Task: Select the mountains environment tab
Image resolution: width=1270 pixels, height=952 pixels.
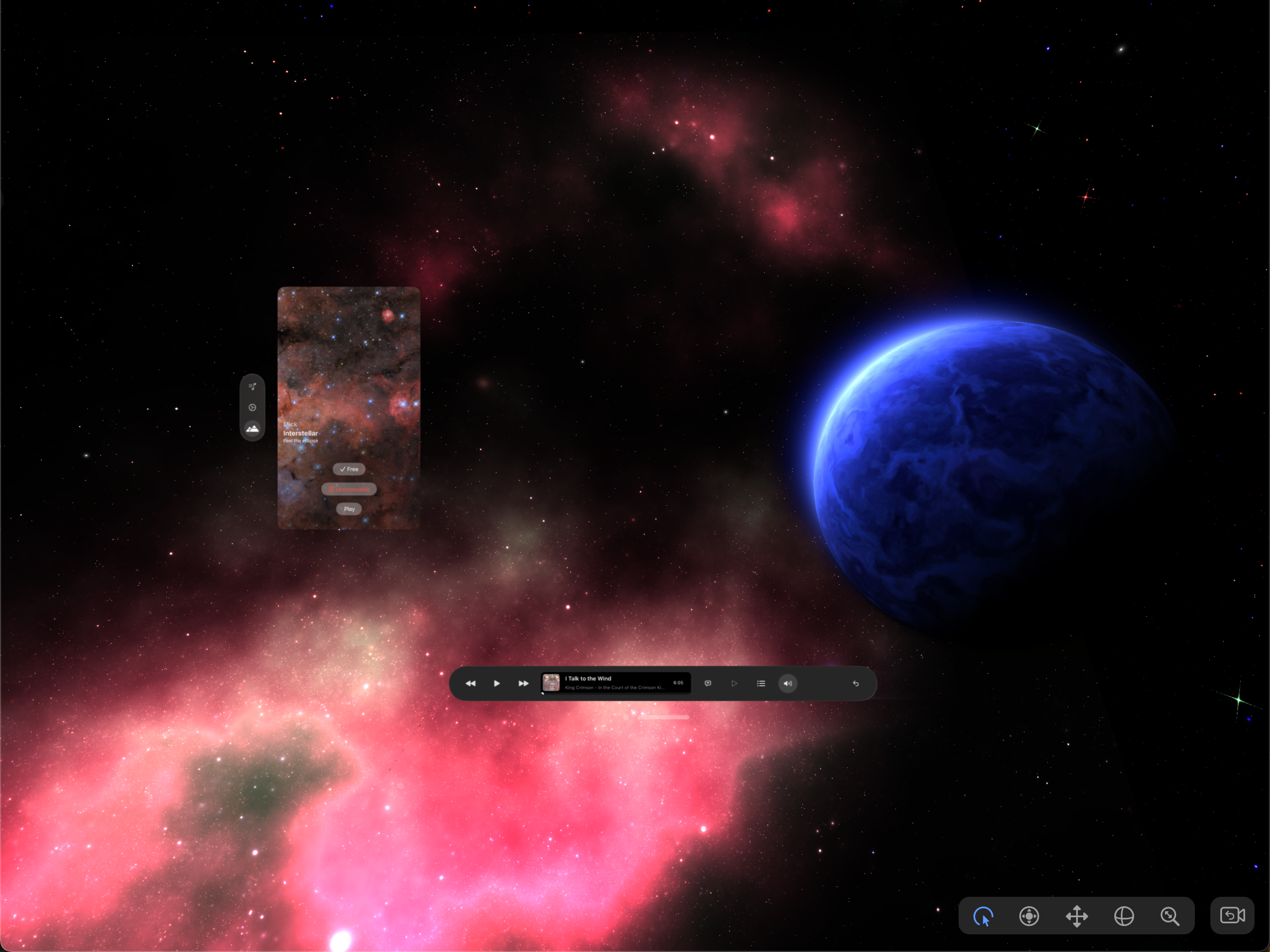Action: pos(252,429)
